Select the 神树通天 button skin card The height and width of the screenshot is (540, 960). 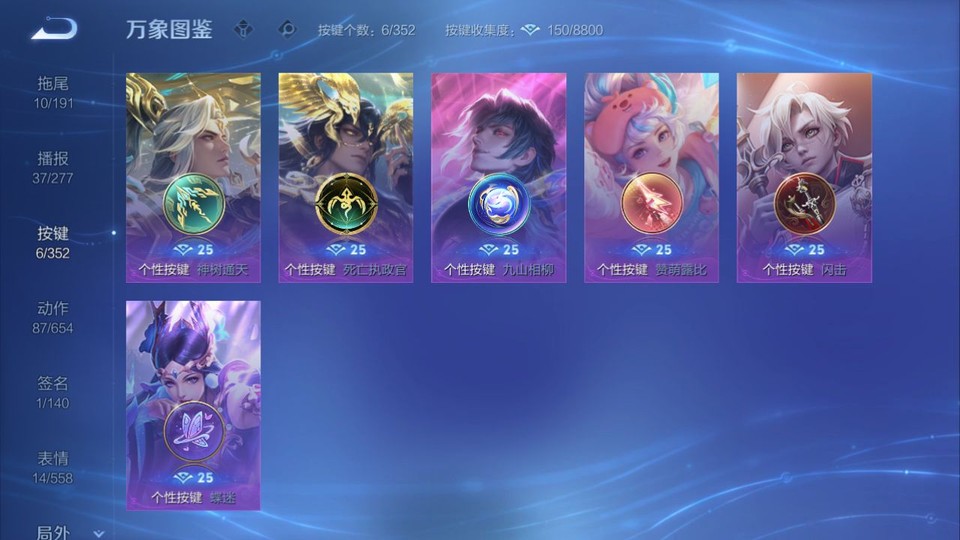click(193, 177)
